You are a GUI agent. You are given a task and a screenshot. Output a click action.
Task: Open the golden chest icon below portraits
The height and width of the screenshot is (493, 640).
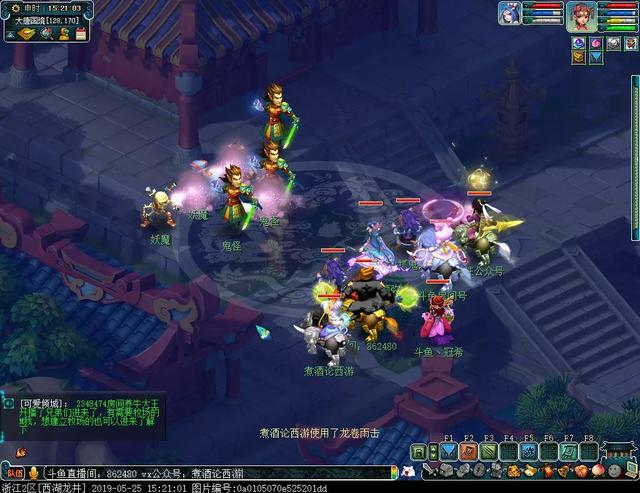point(579,58)
